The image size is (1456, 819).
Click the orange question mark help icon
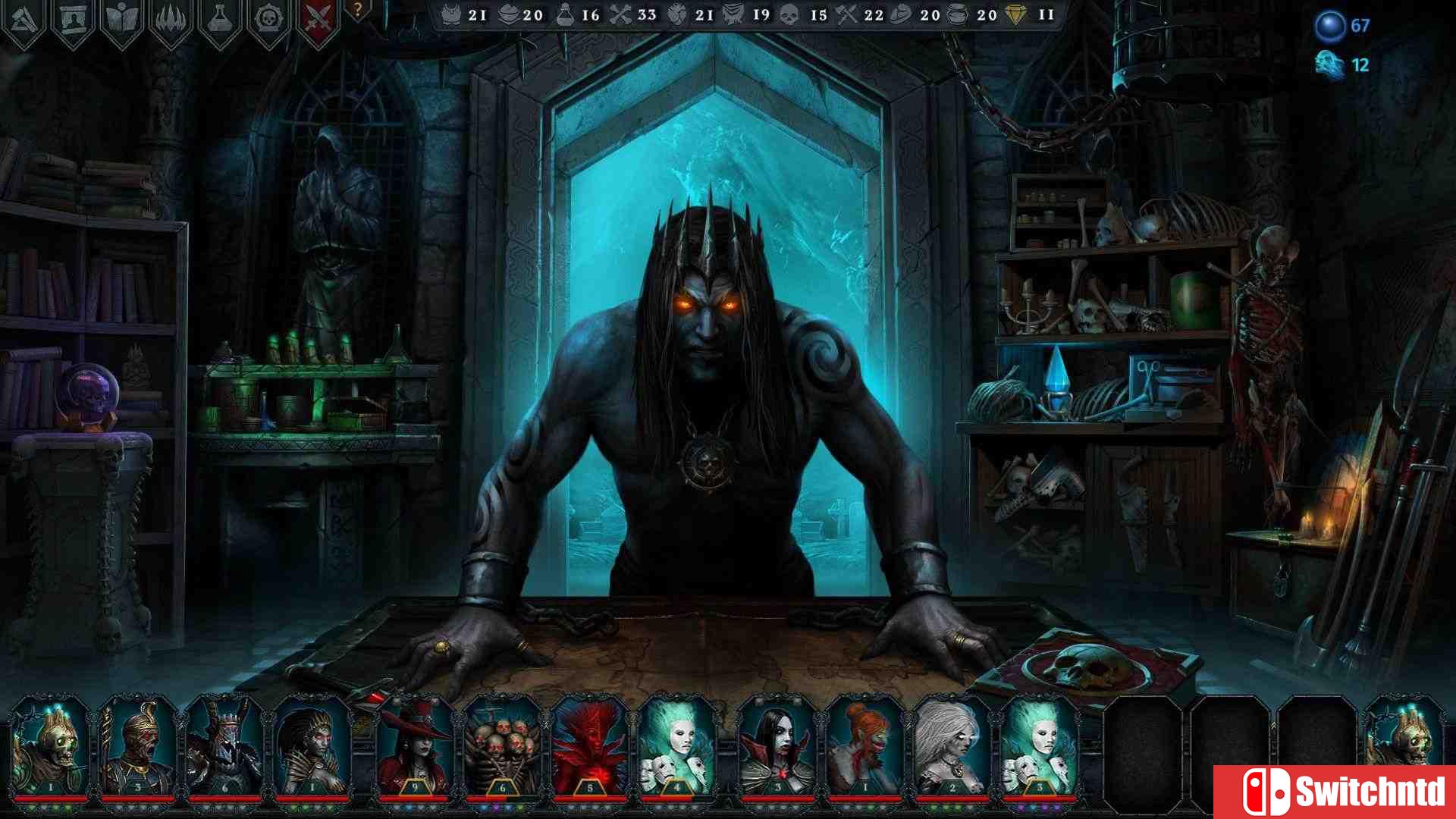(356, 11)
